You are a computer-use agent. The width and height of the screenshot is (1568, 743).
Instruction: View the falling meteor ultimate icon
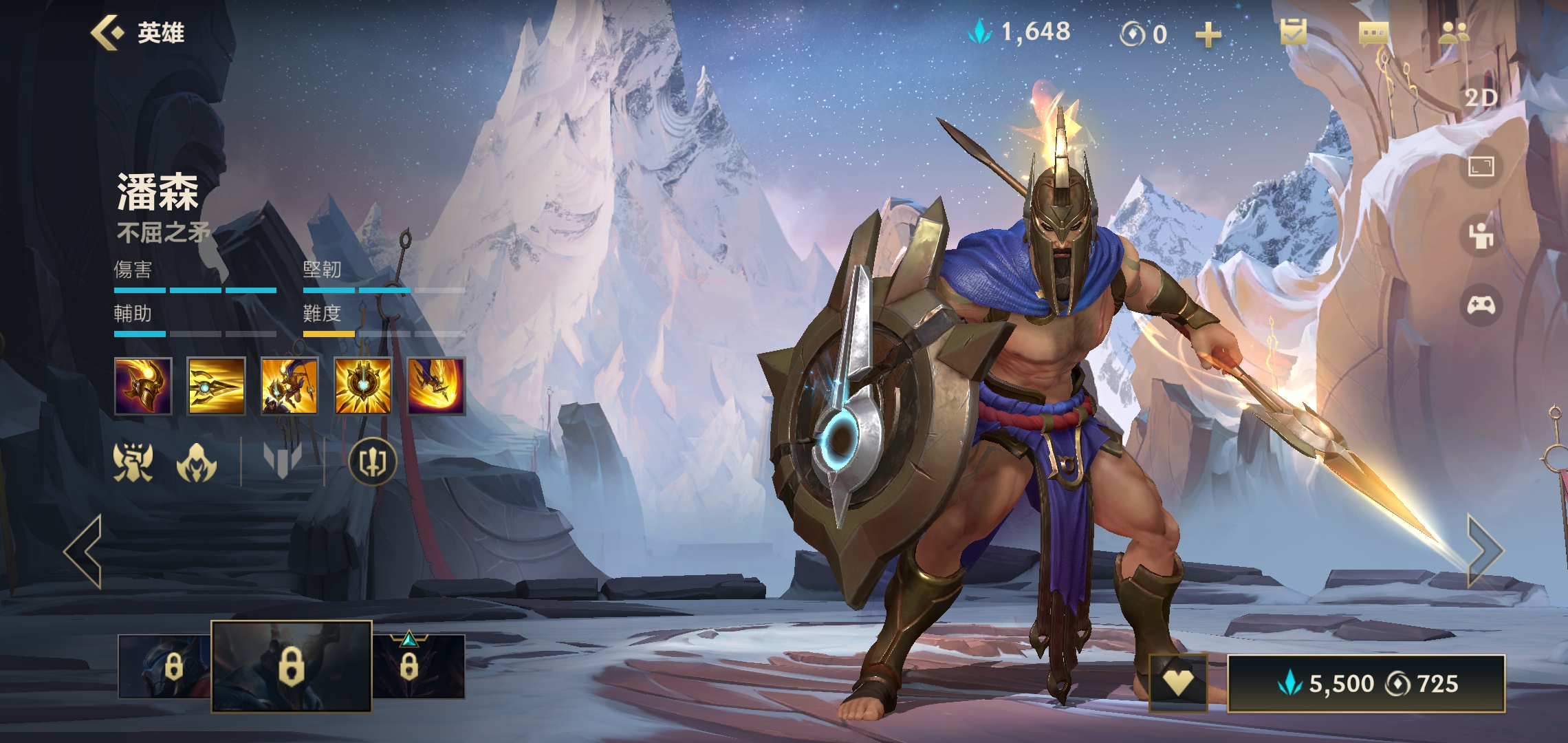[437, 386]
